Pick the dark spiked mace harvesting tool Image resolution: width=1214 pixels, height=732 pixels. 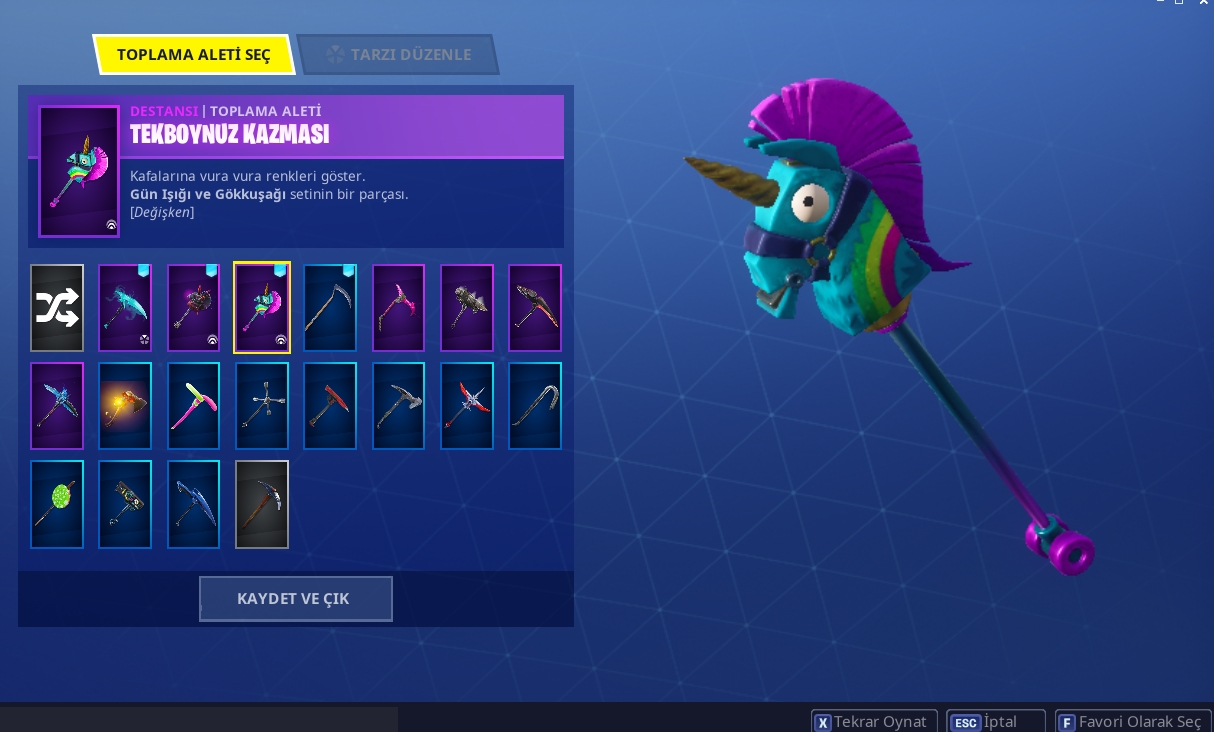193,308
